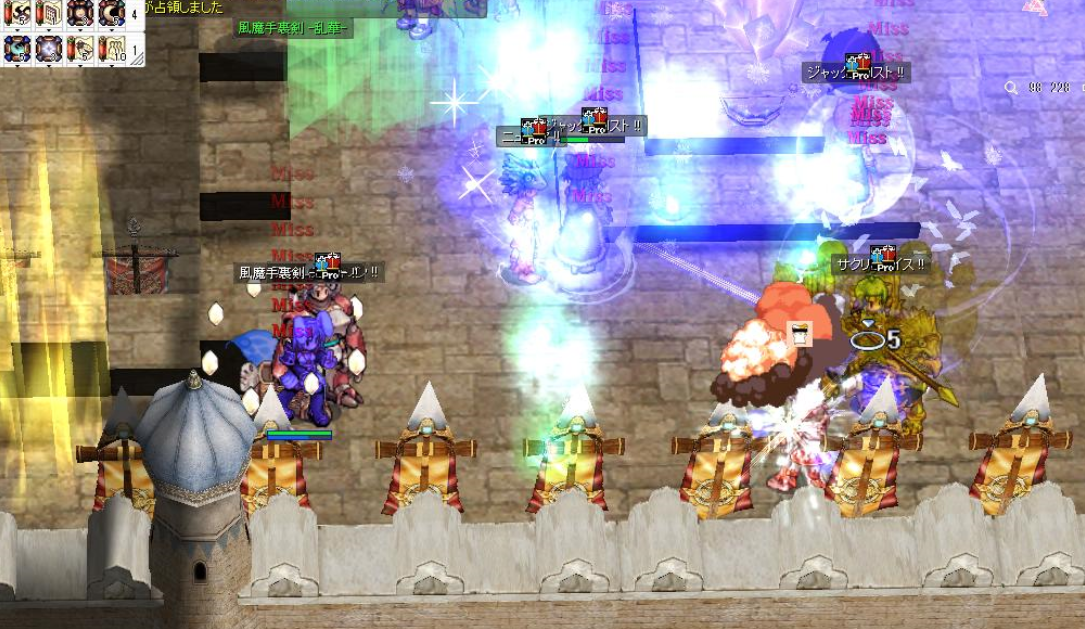
Task: Activate the black swirl scroll skill
Action: click(17, 14)
